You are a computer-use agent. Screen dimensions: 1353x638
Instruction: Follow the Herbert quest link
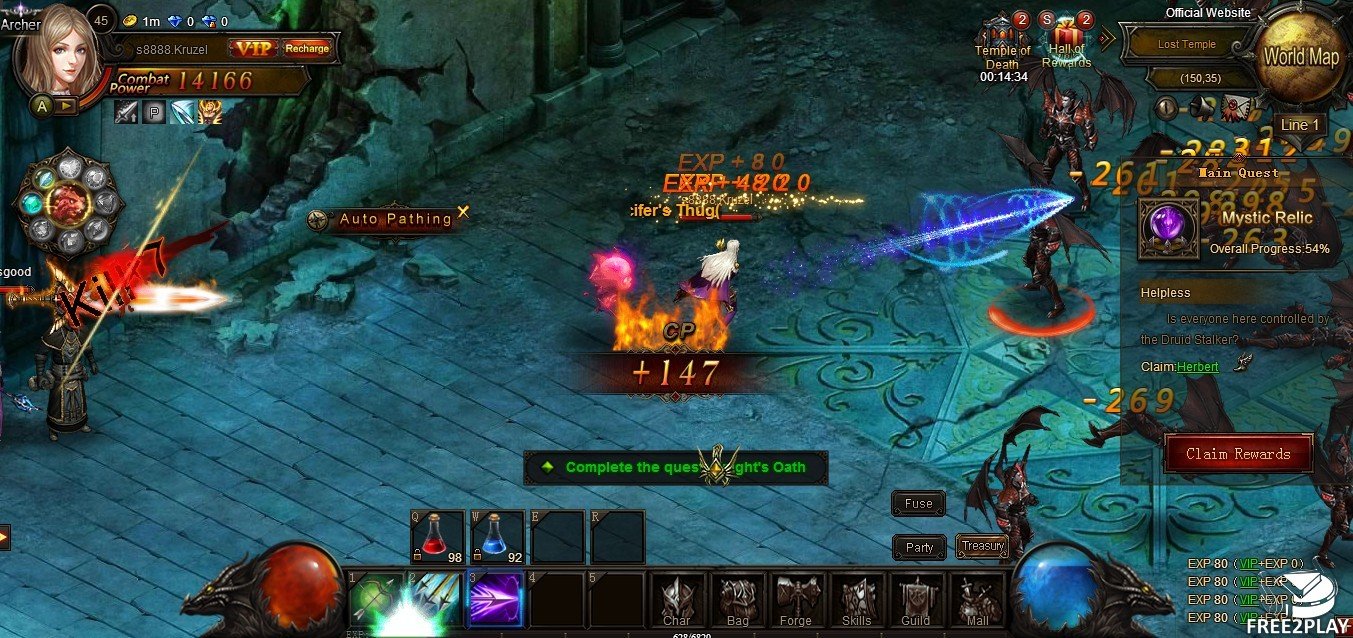(x=1197, y=367)
